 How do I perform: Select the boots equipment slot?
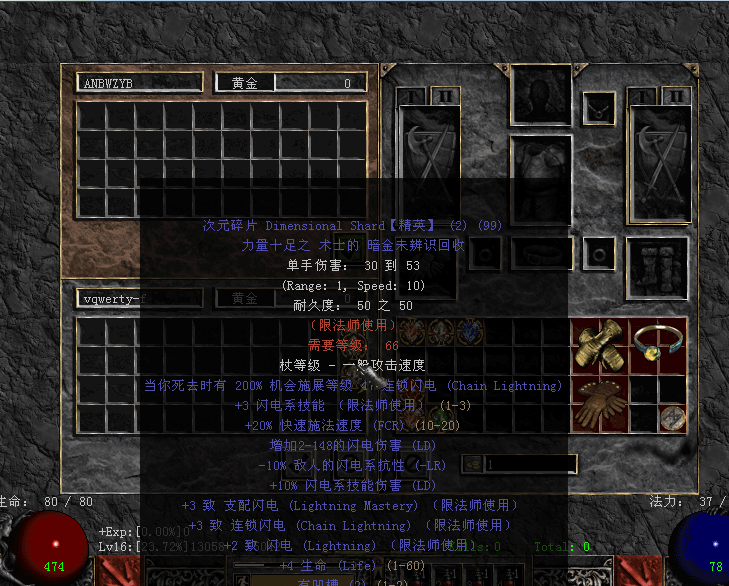(656, 266)
